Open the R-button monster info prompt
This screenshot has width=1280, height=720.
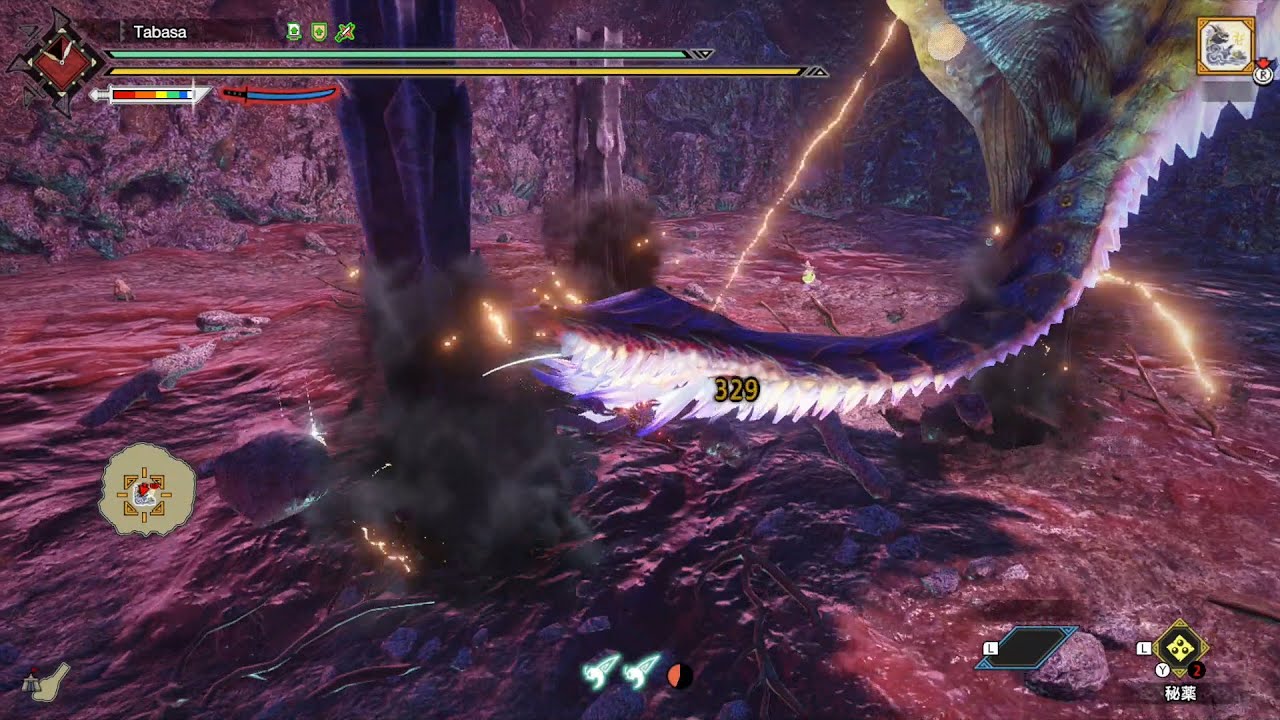click(x=1262, y=73)
